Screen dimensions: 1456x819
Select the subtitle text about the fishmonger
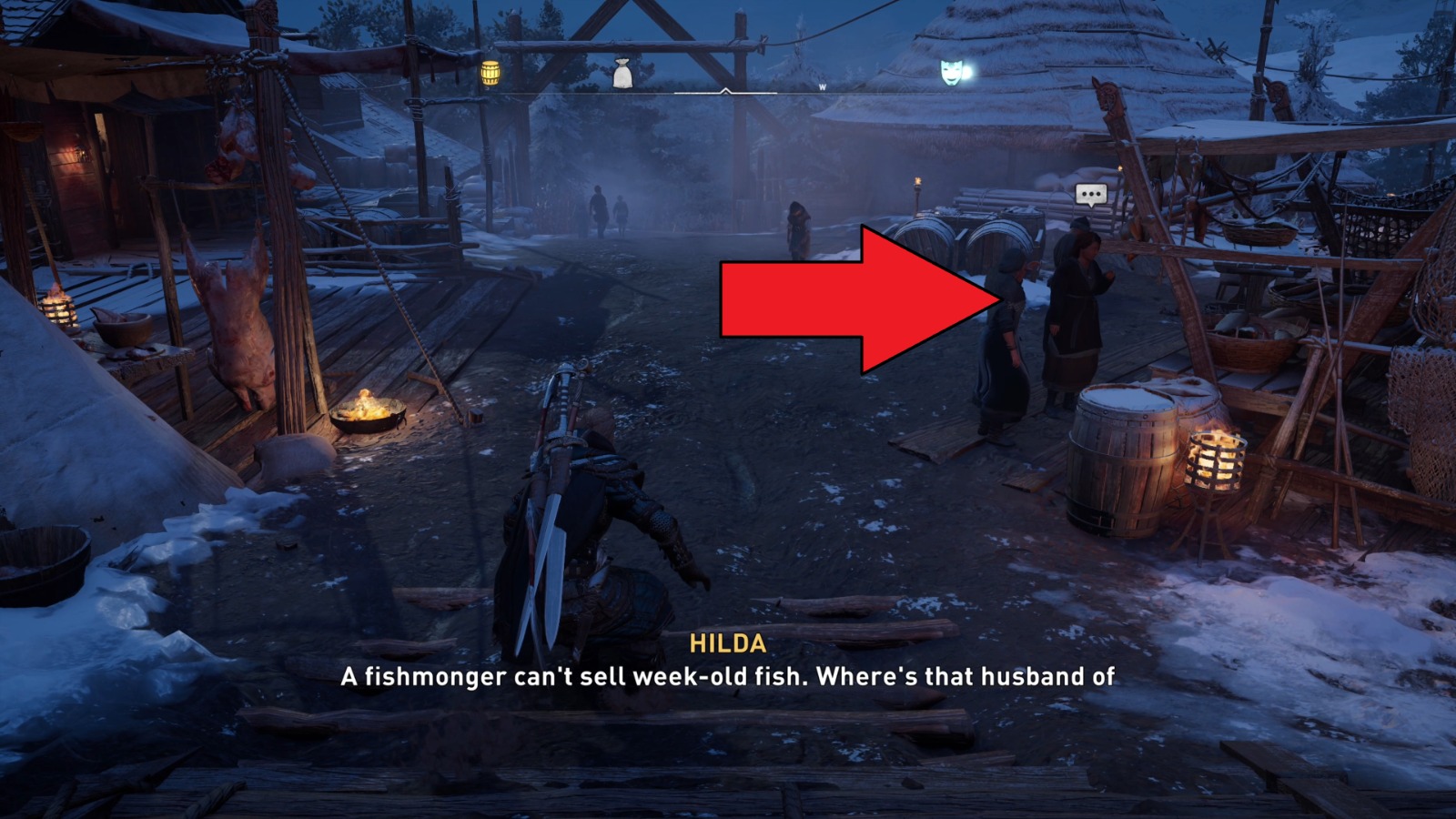(728, 676)
